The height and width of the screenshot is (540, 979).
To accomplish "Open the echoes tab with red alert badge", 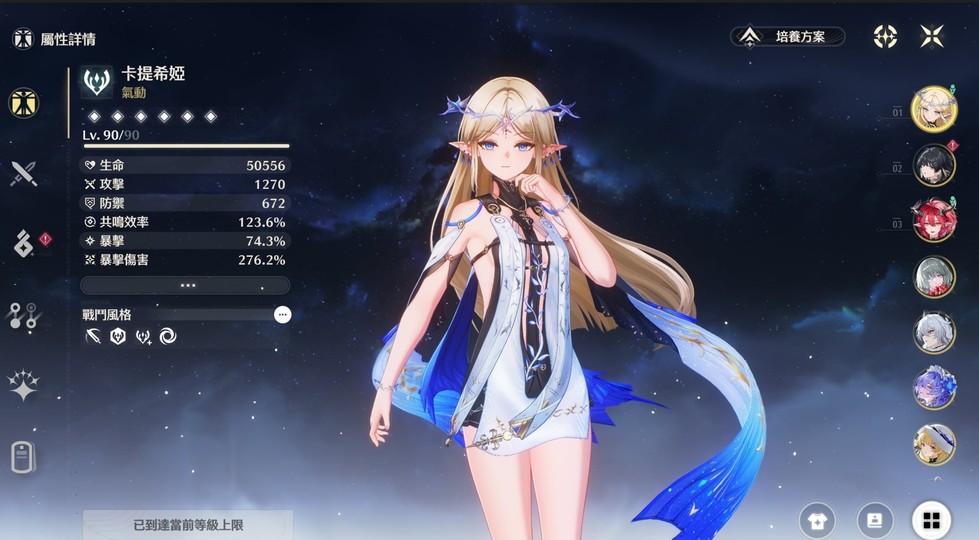I will click(23, 243).
